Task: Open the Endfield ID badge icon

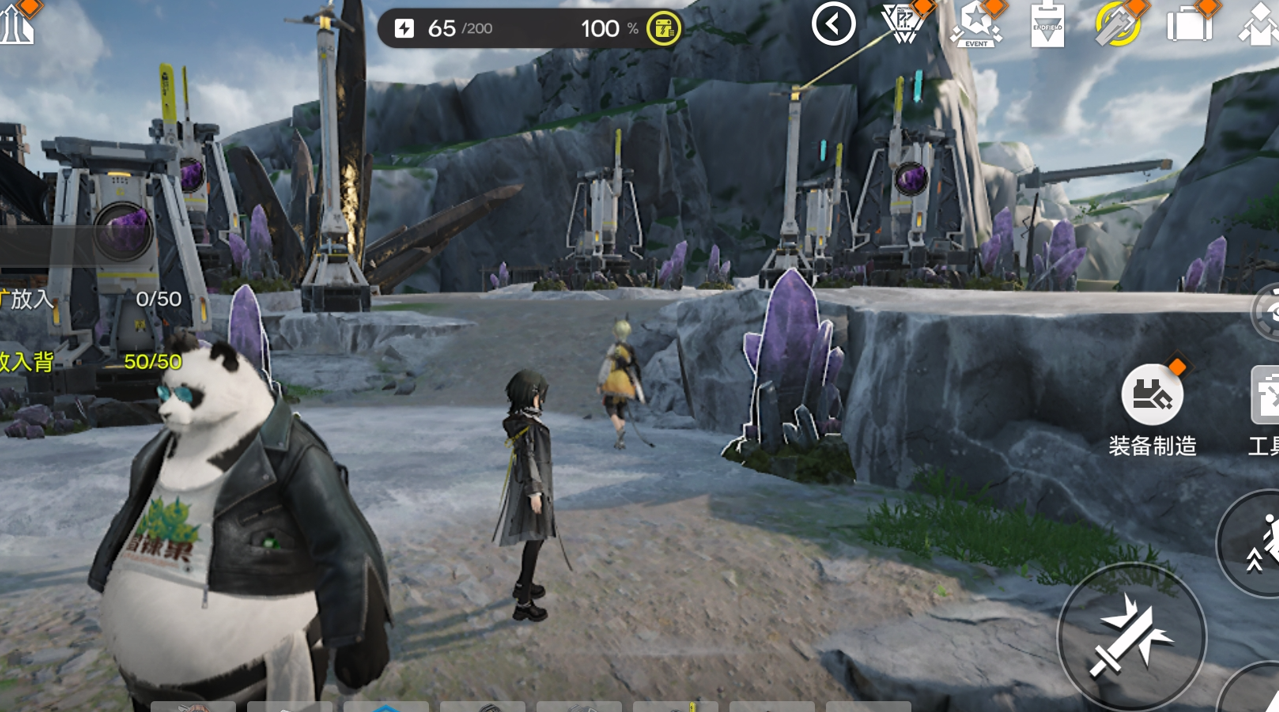Action: pos(1046,24)
